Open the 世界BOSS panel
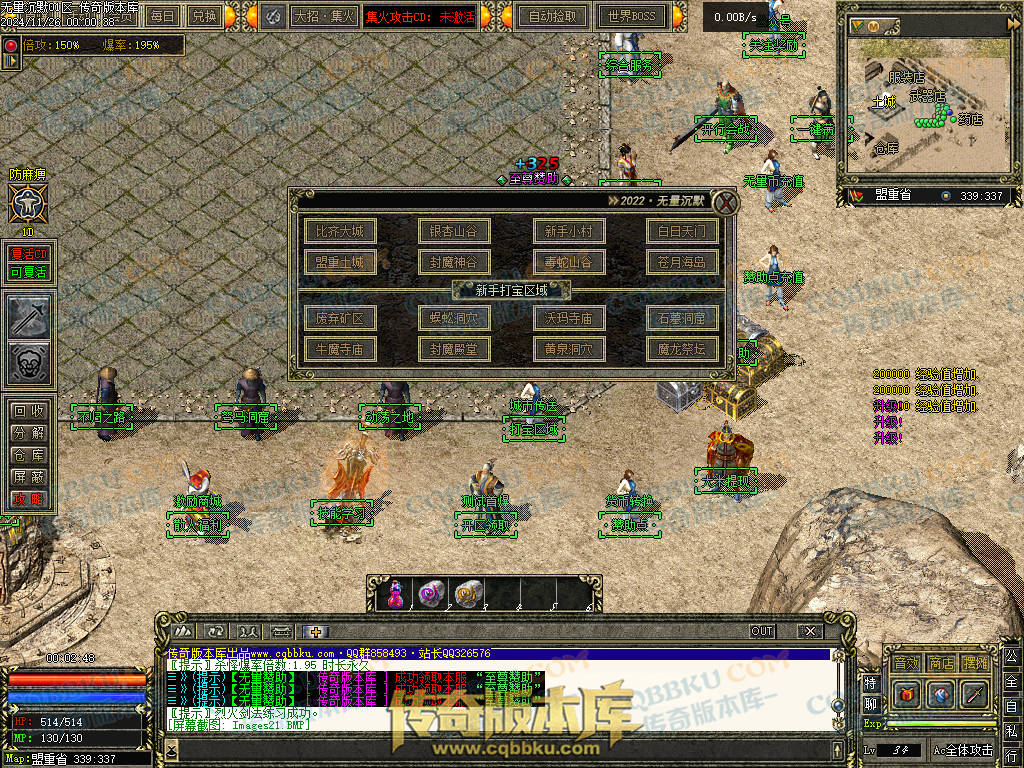 [631, 16]
